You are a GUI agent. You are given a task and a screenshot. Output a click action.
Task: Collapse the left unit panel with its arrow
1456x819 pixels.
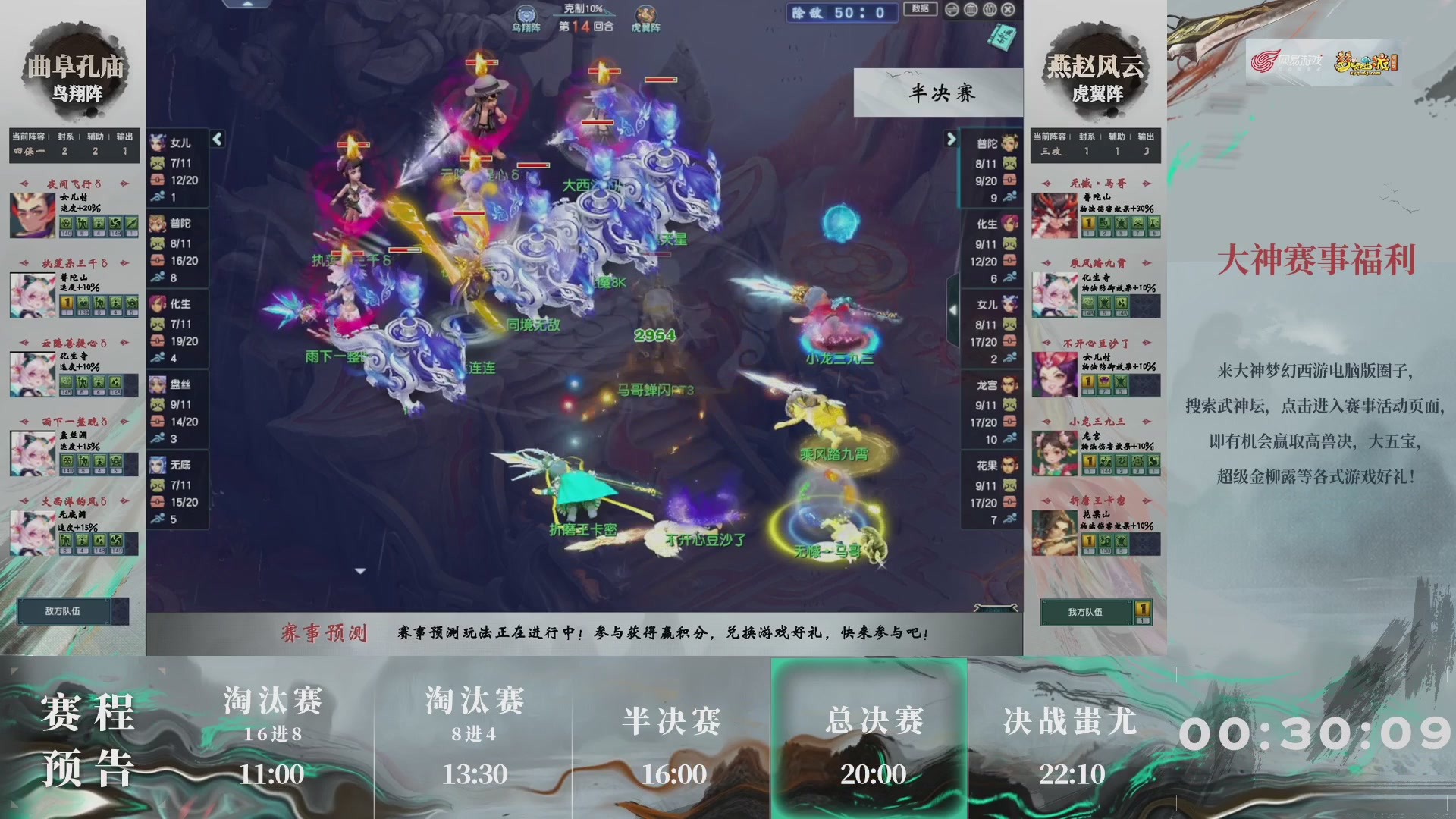point(216,140)
